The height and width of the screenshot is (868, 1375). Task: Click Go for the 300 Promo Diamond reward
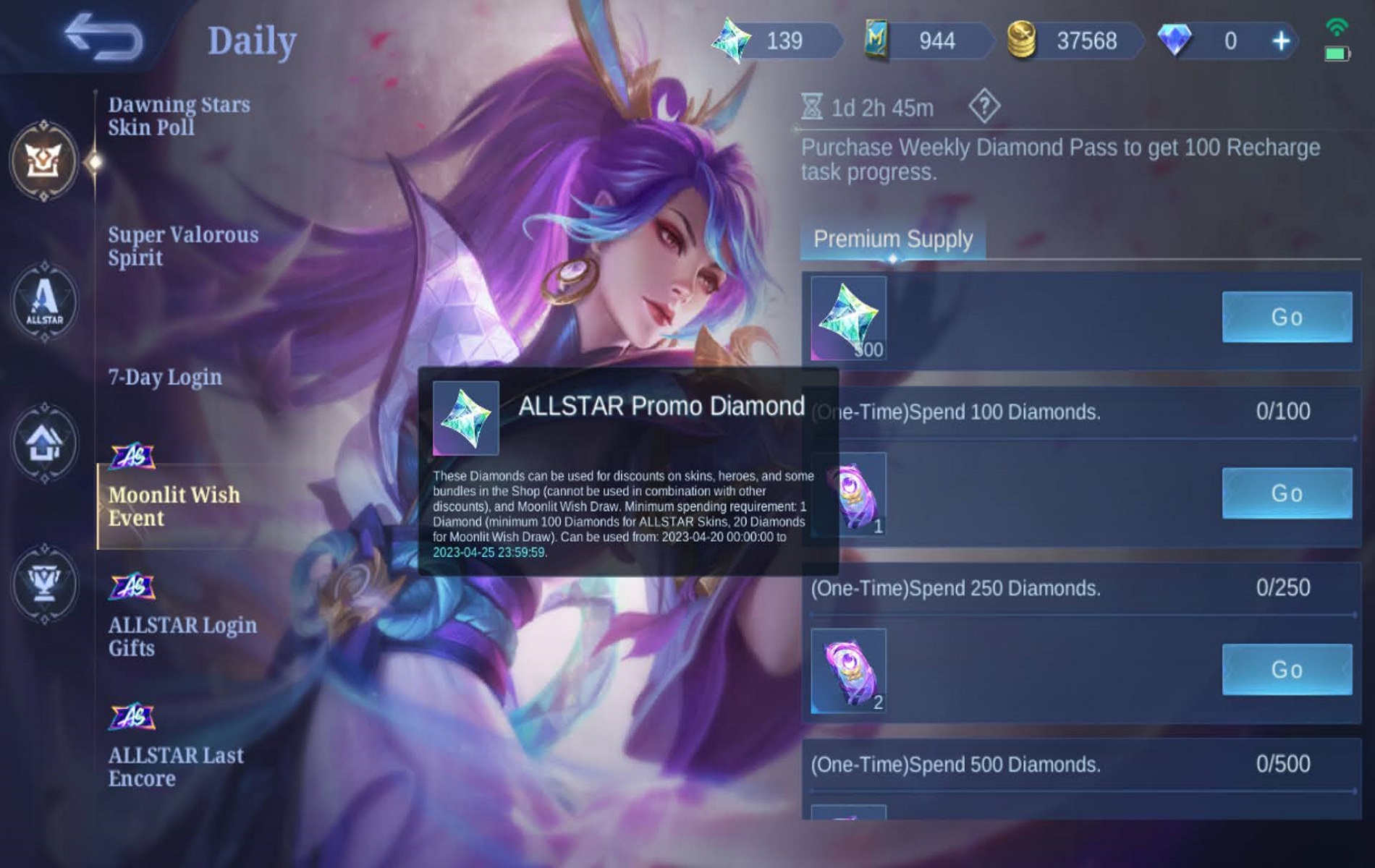pos(1286,317)
